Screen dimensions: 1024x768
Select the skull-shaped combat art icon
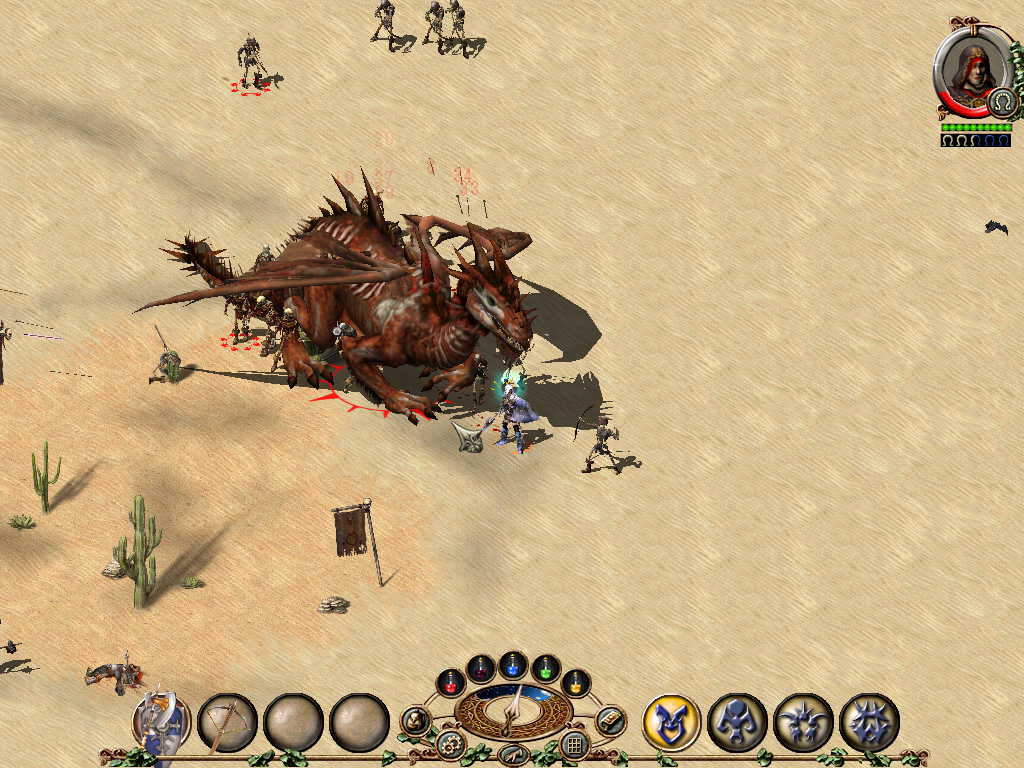(737, 722)
